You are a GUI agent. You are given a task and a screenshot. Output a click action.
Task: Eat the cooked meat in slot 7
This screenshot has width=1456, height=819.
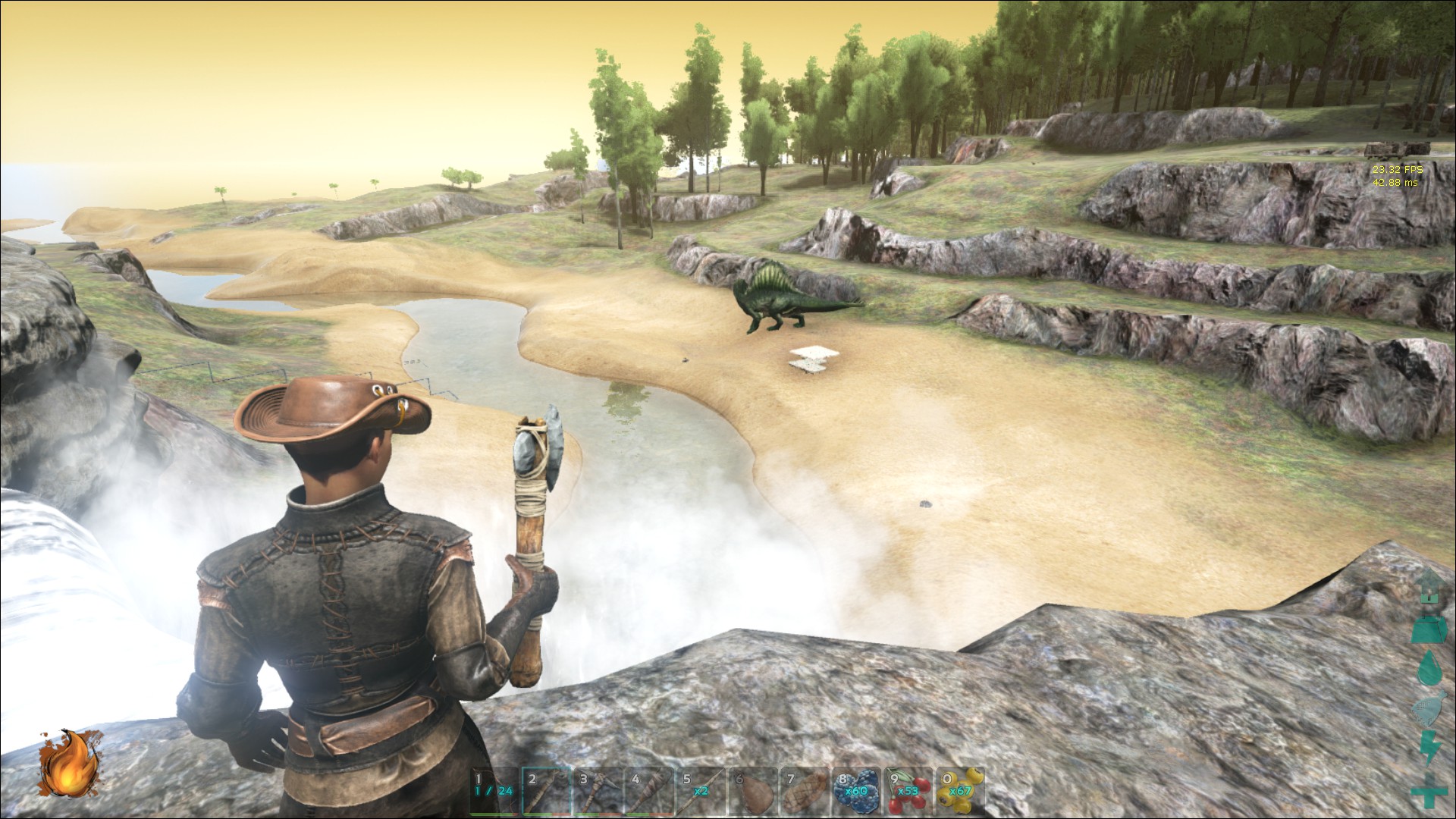point(806,791)
